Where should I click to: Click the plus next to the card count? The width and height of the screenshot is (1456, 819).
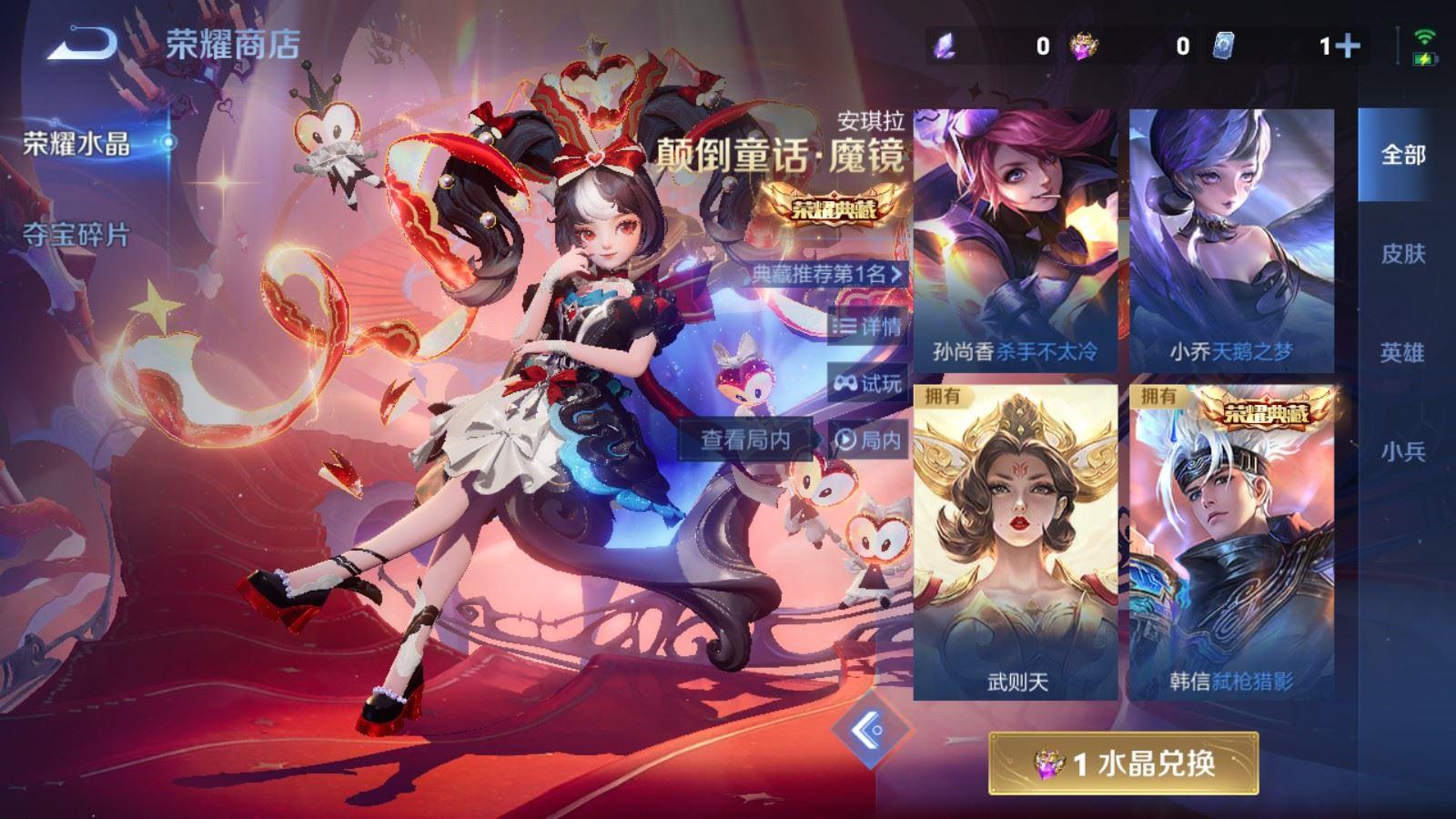pos(1348,43)
